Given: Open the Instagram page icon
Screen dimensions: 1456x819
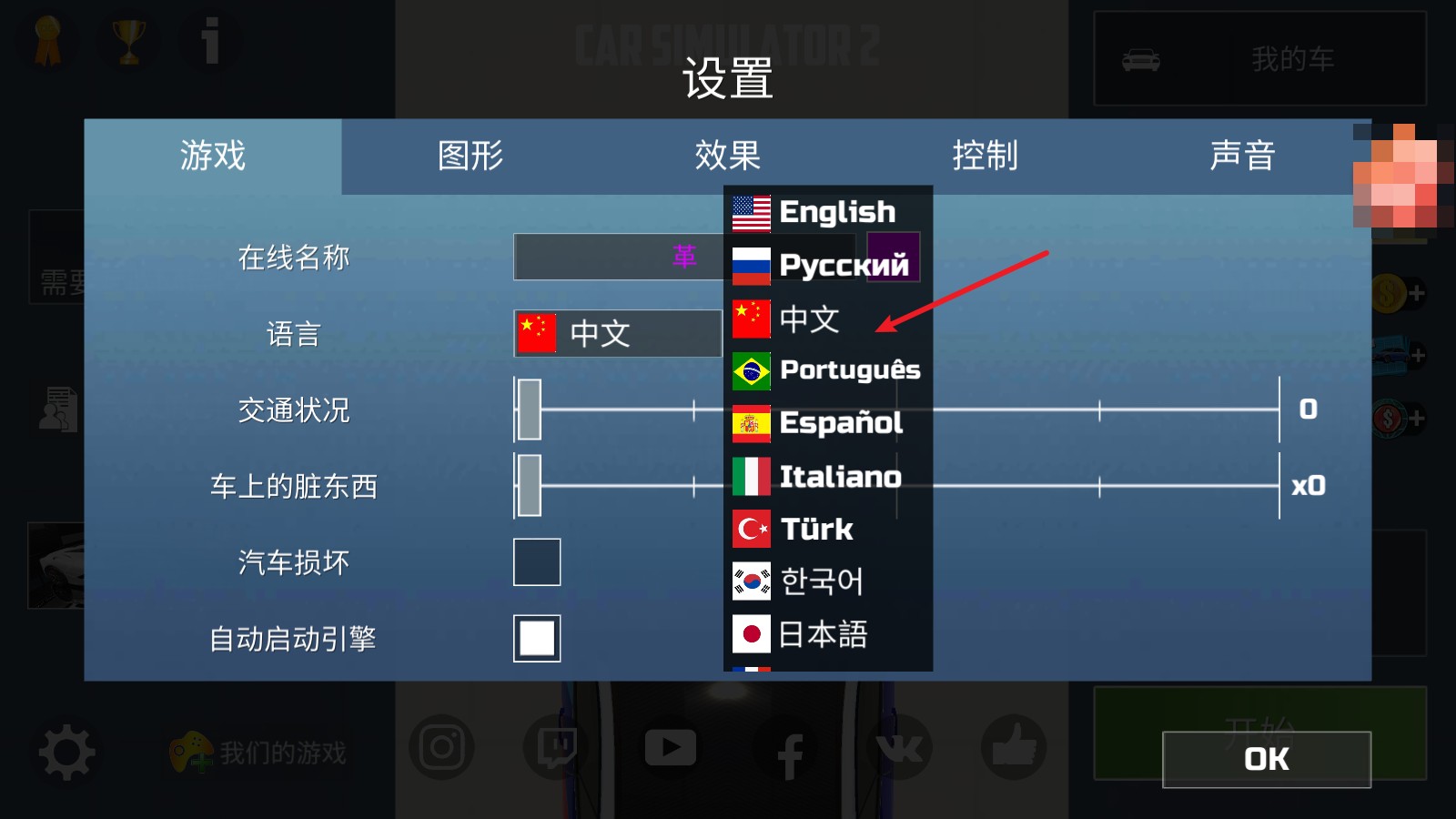Looking at the screenshot, I should point(441,746).
